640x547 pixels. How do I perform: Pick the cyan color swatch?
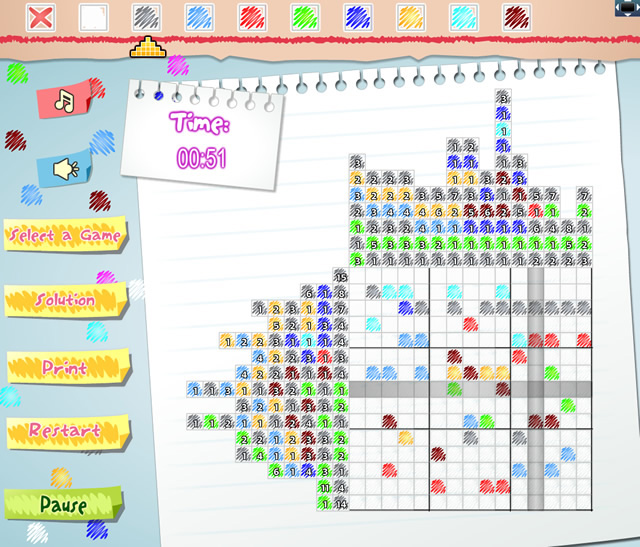coord(464,17)
